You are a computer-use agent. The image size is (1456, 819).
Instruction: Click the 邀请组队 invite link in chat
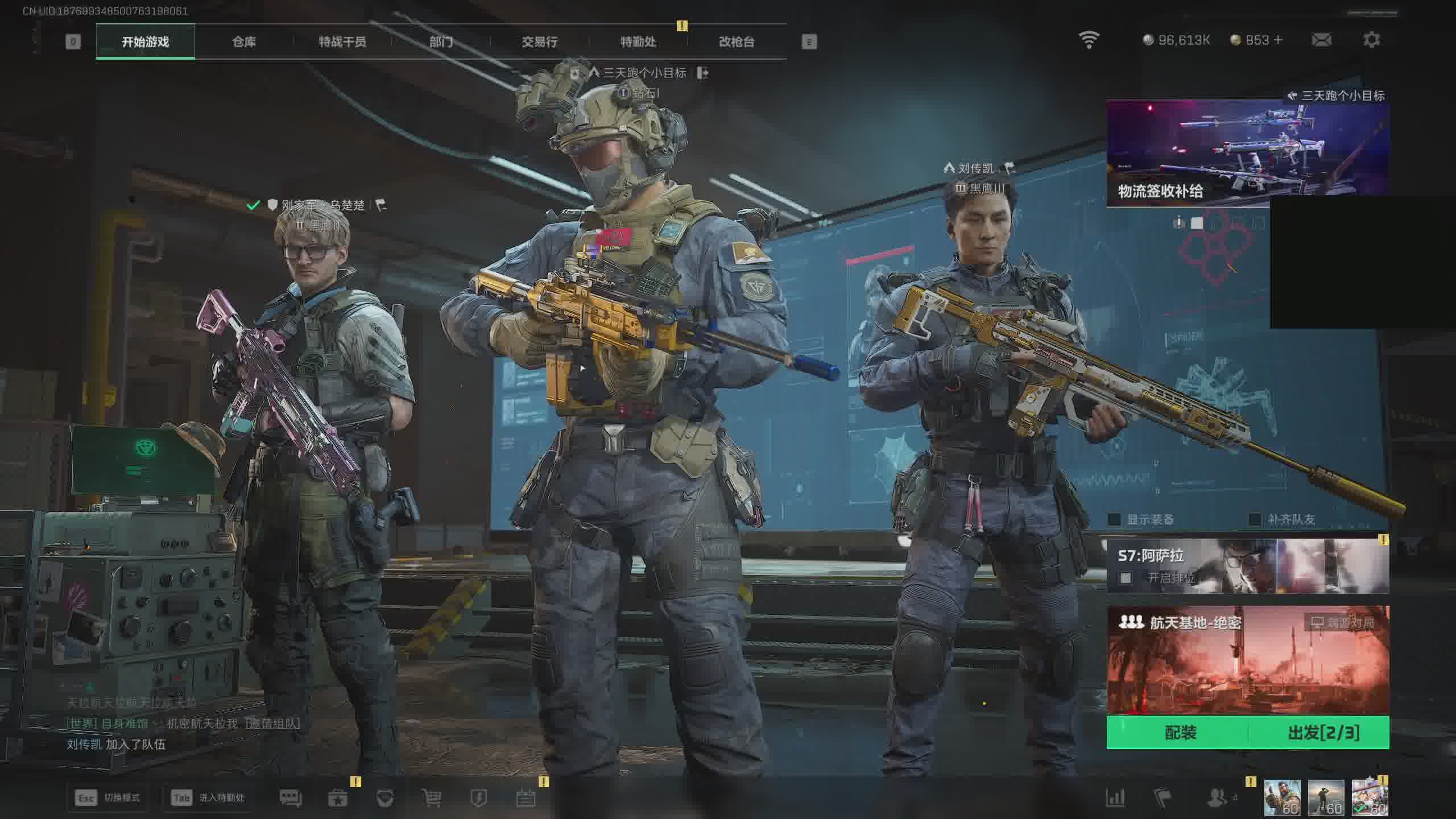273,723
